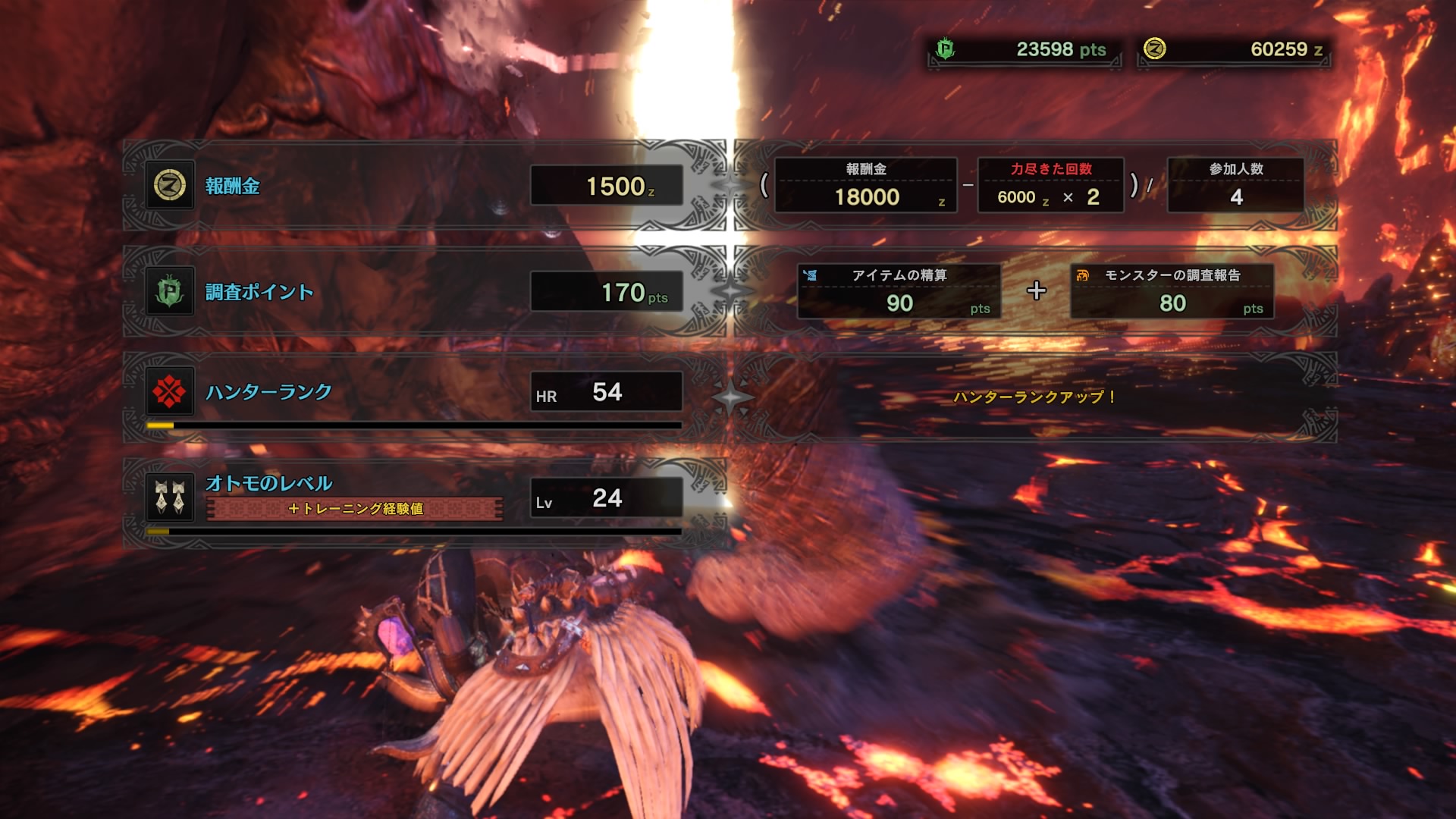Toggle the ＋トレーニング経験値 banner

pos(356,510)
